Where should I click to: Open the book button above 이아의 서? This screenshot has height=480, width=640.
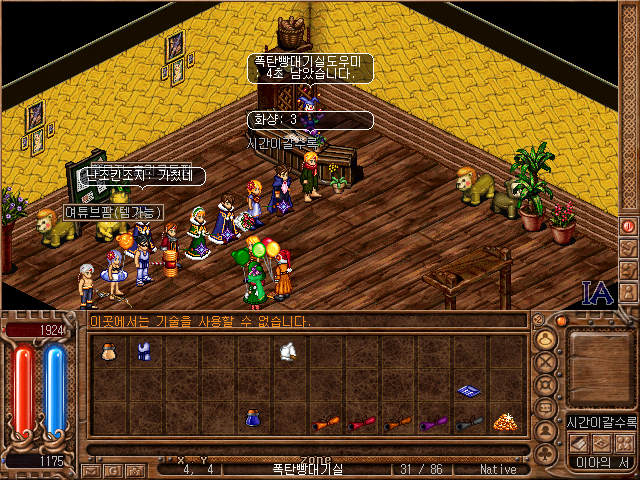[579, 441]
